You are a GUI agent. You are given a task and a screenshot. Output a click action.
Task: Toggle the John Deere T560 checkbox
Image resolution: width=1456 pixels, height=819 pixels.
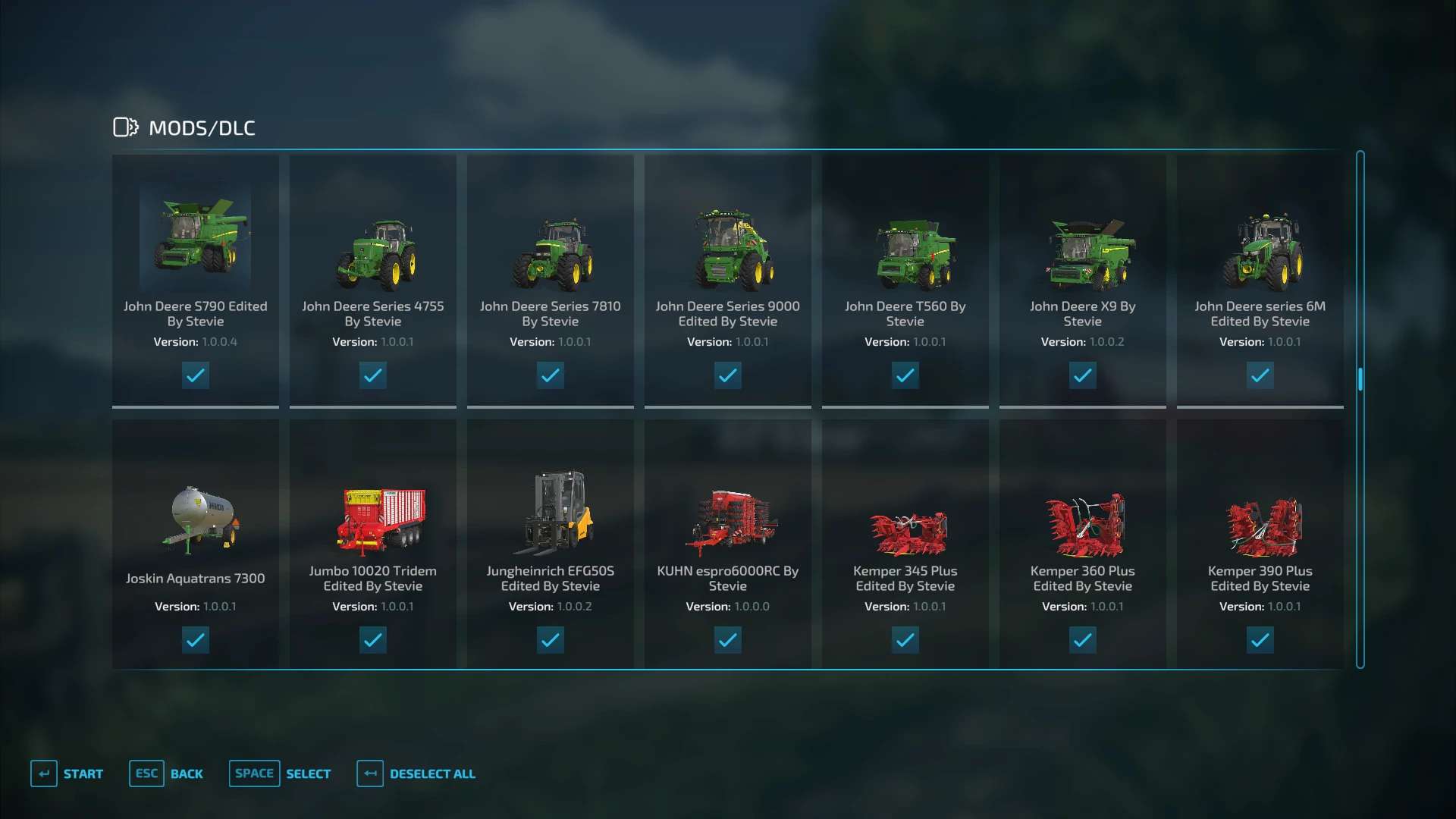(905, 375)
